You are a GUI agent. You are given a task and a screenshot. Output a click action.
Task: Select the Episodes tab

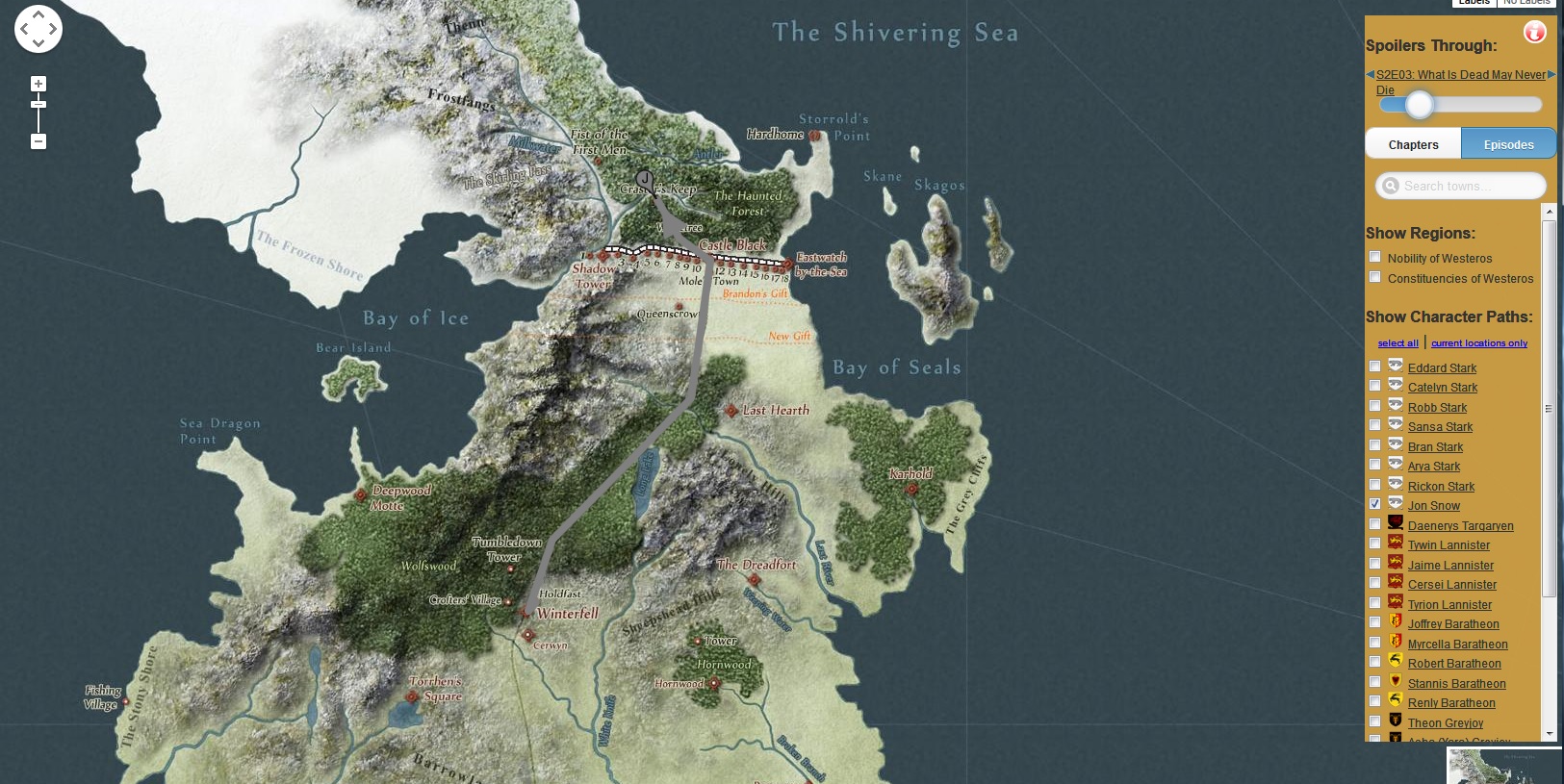point(1507,143)
